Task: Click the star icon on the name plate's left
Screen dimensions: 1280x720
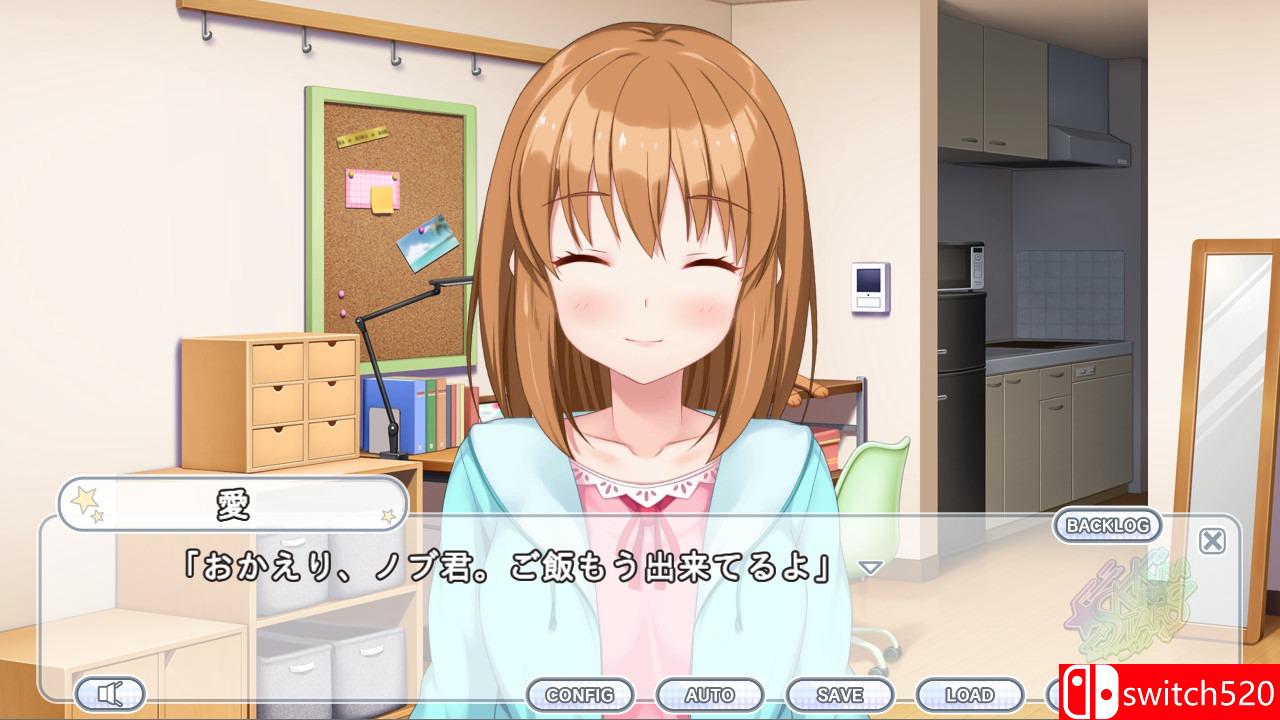Action: coord(82,498)
